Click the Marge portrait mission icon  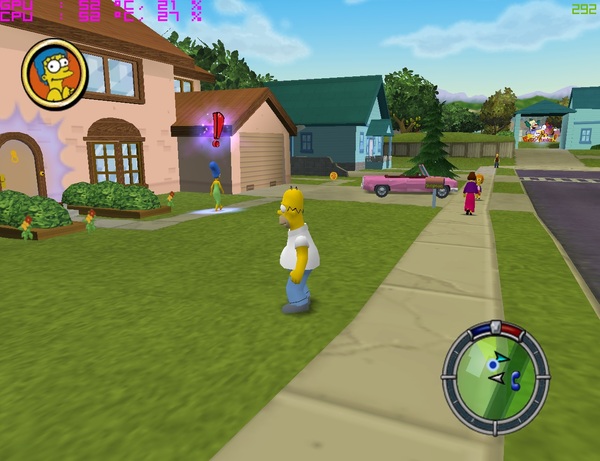(x=55, y=73)
